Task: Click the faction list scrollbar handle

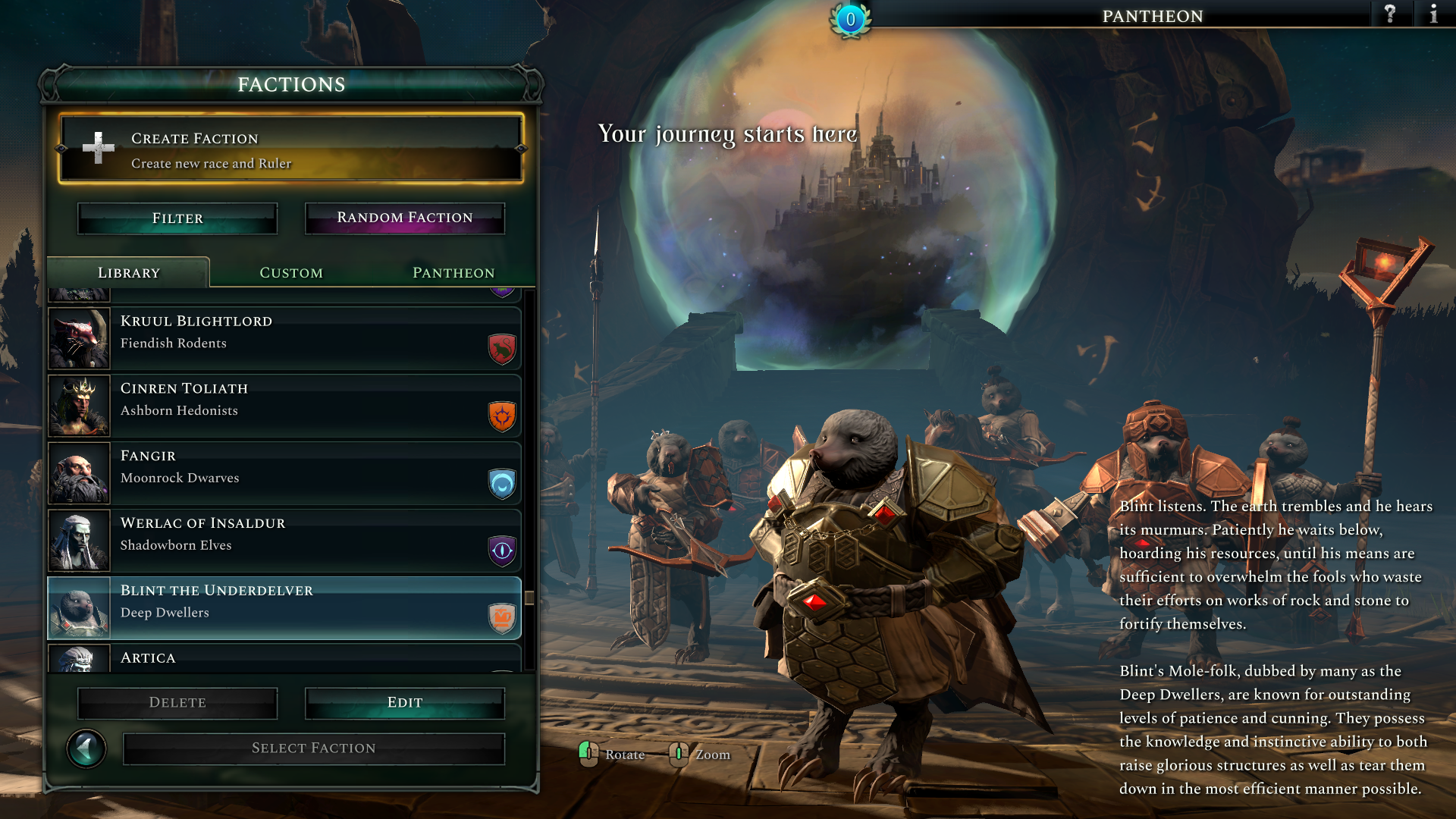Action: 529,598
